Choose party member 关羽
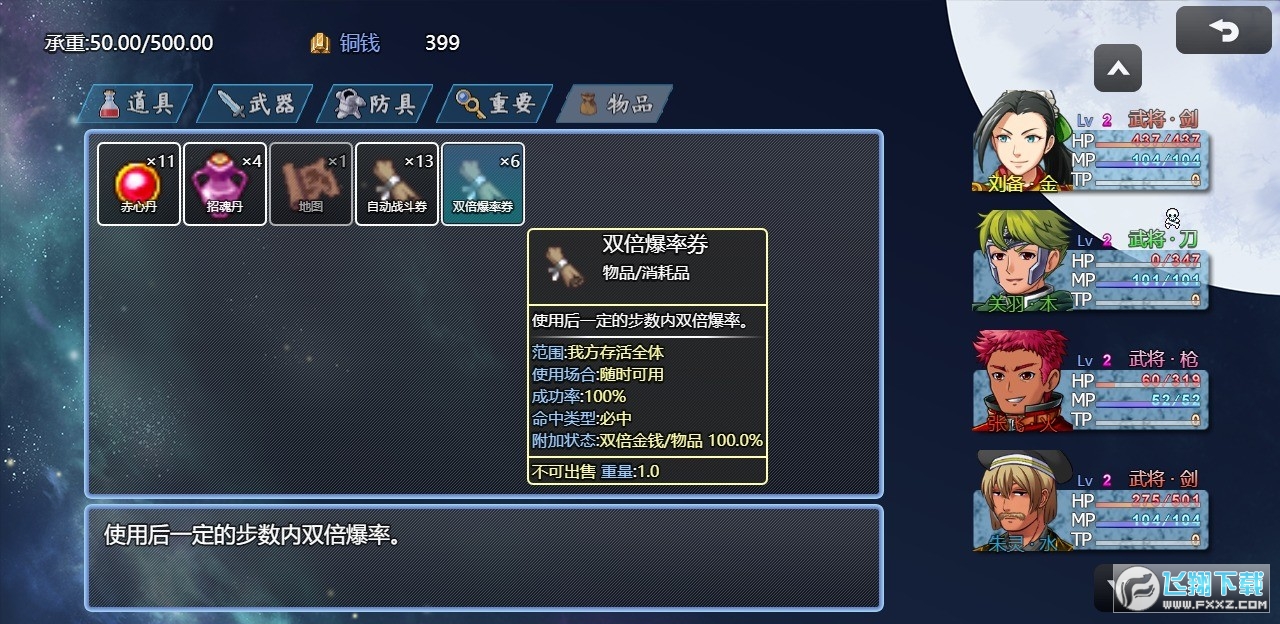Viewport: 1280px width, 624px height. 1090,262
